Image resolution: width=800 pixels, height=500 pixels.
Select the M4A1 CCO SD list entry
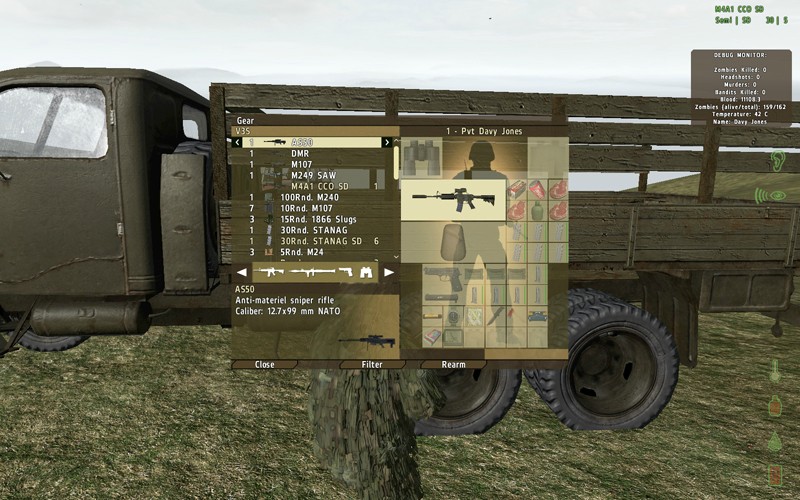[320, 186]
